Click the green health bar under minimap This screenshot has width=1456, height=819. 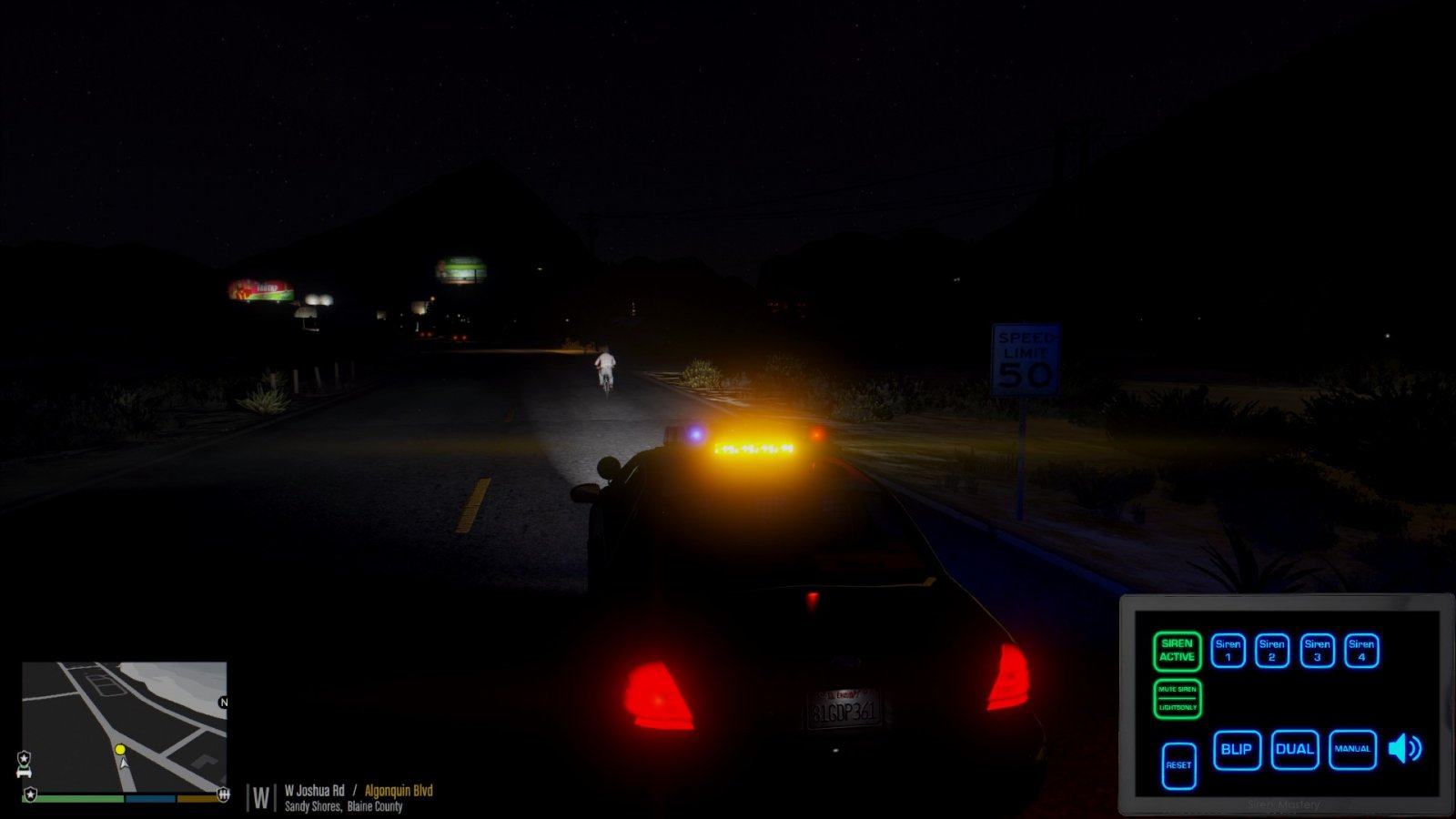click(x=73, y=798)
